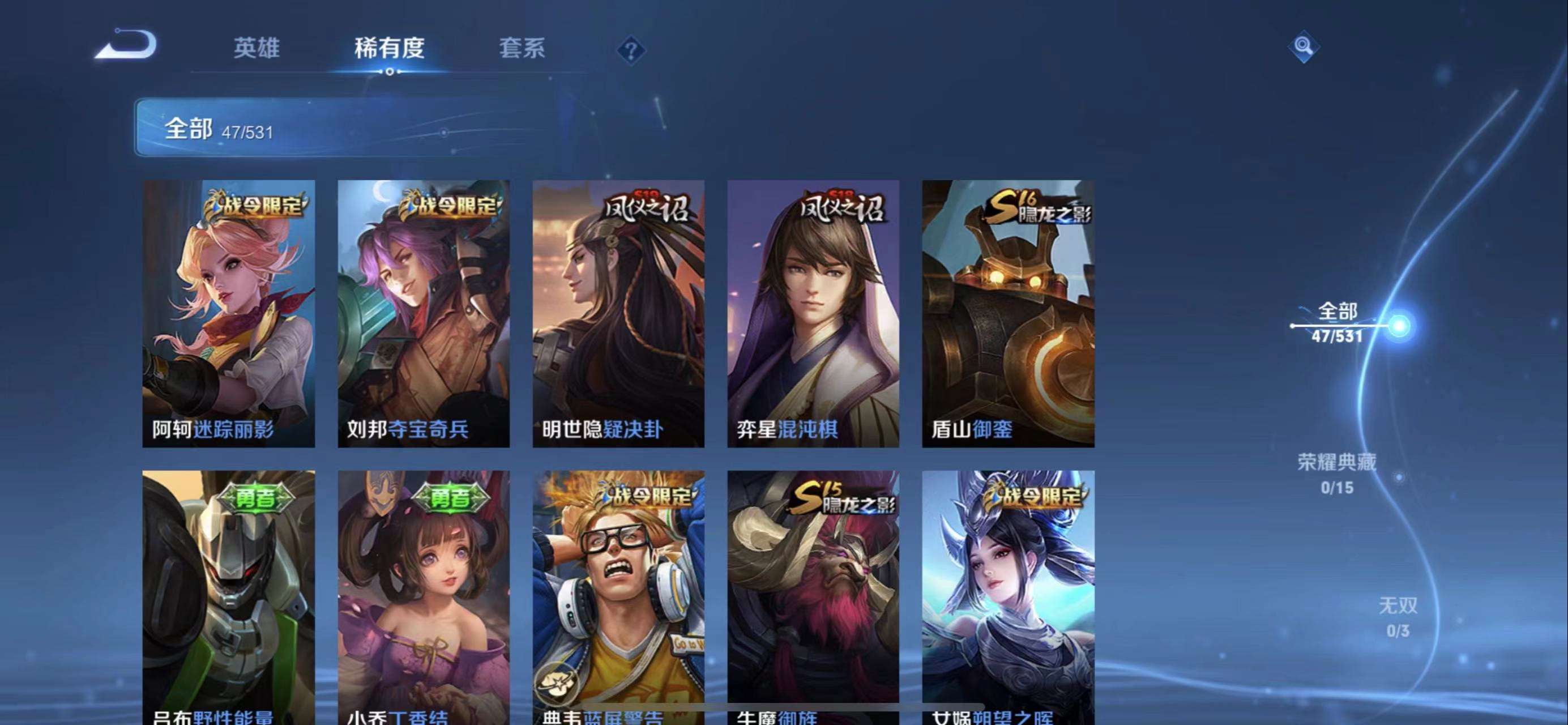Screen dimensions: 1568x725
Task: Filter by 无双 rarity
Action: tap(1398, 617)
